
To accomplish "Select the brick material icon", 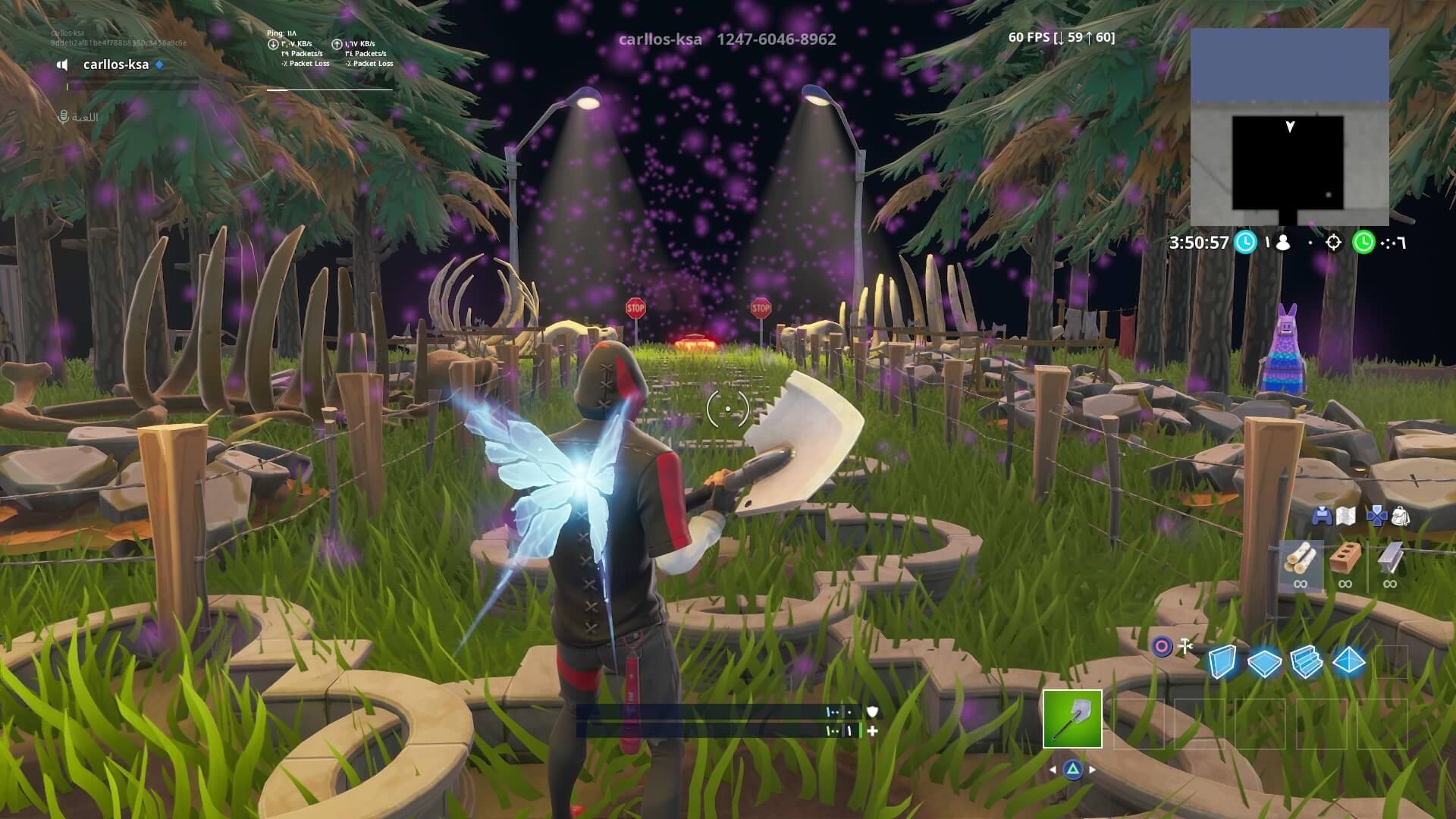I will pyautogui.click(x=1345, y=557).
